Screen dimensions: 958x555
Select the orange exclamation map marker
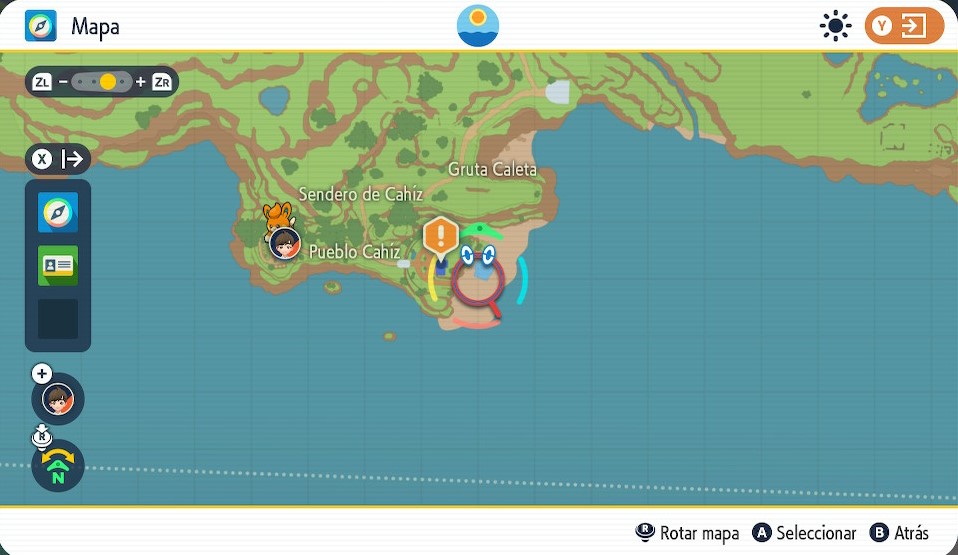440,238
